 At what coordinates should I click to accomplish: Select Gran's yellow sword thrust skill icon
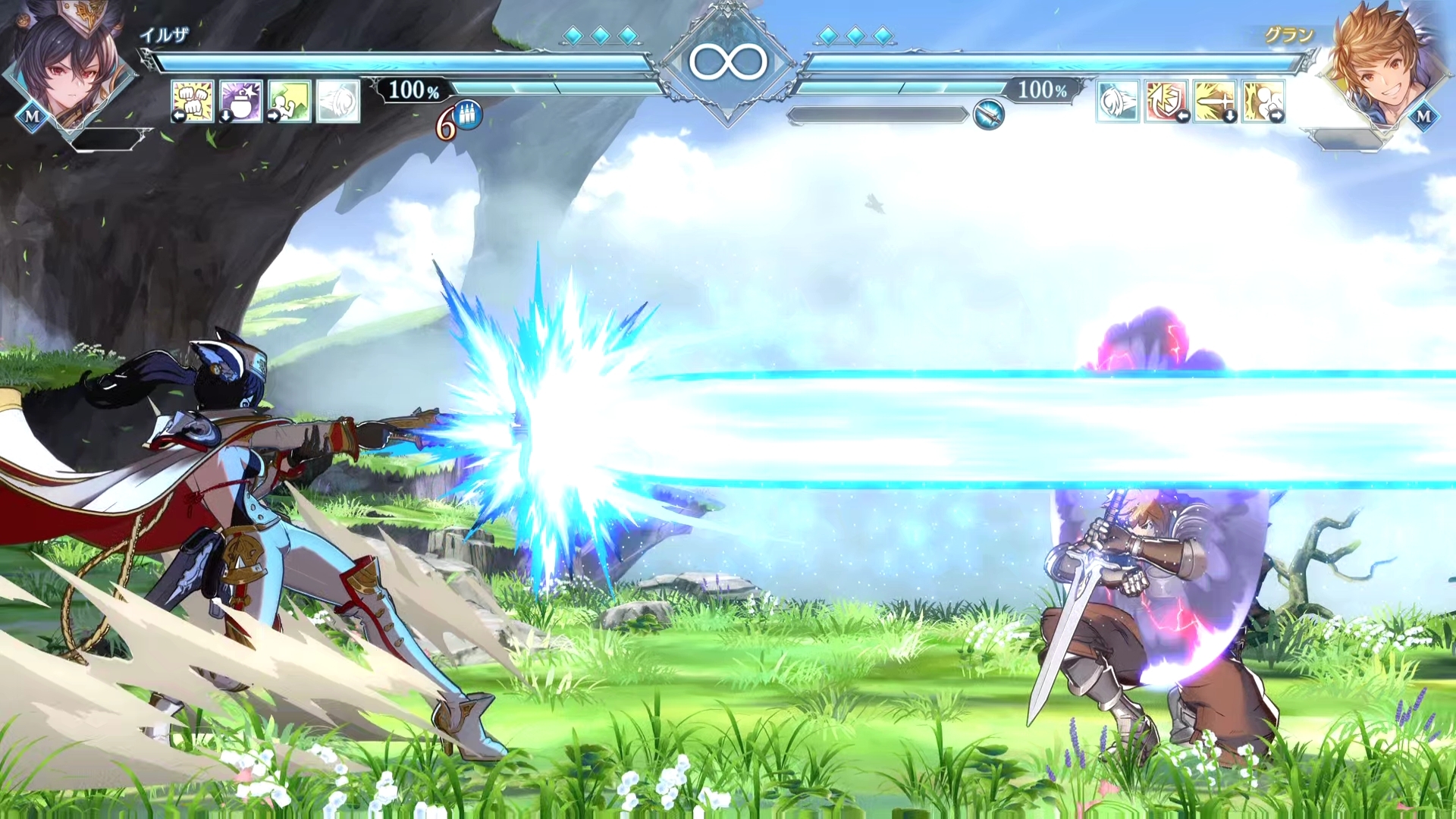tap(1215, 101)
